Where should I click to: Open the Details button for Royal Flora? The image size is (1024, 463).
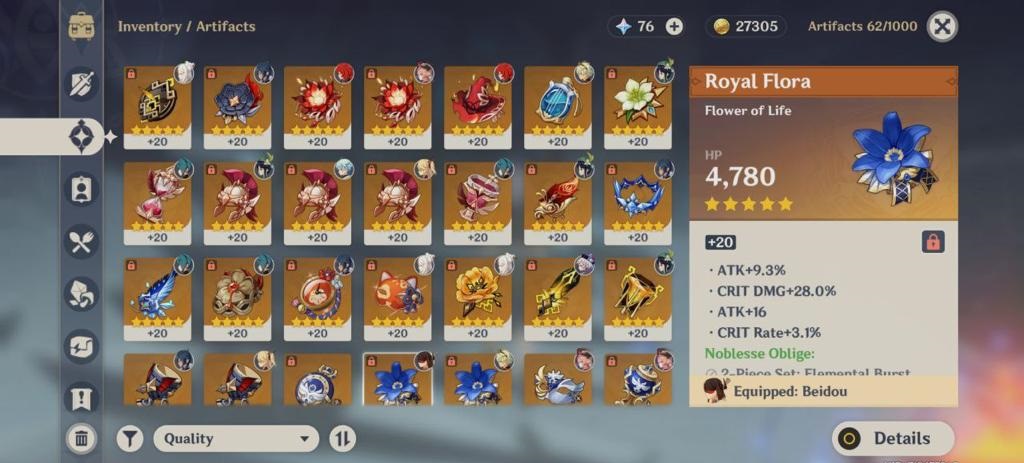pos(893,438)
